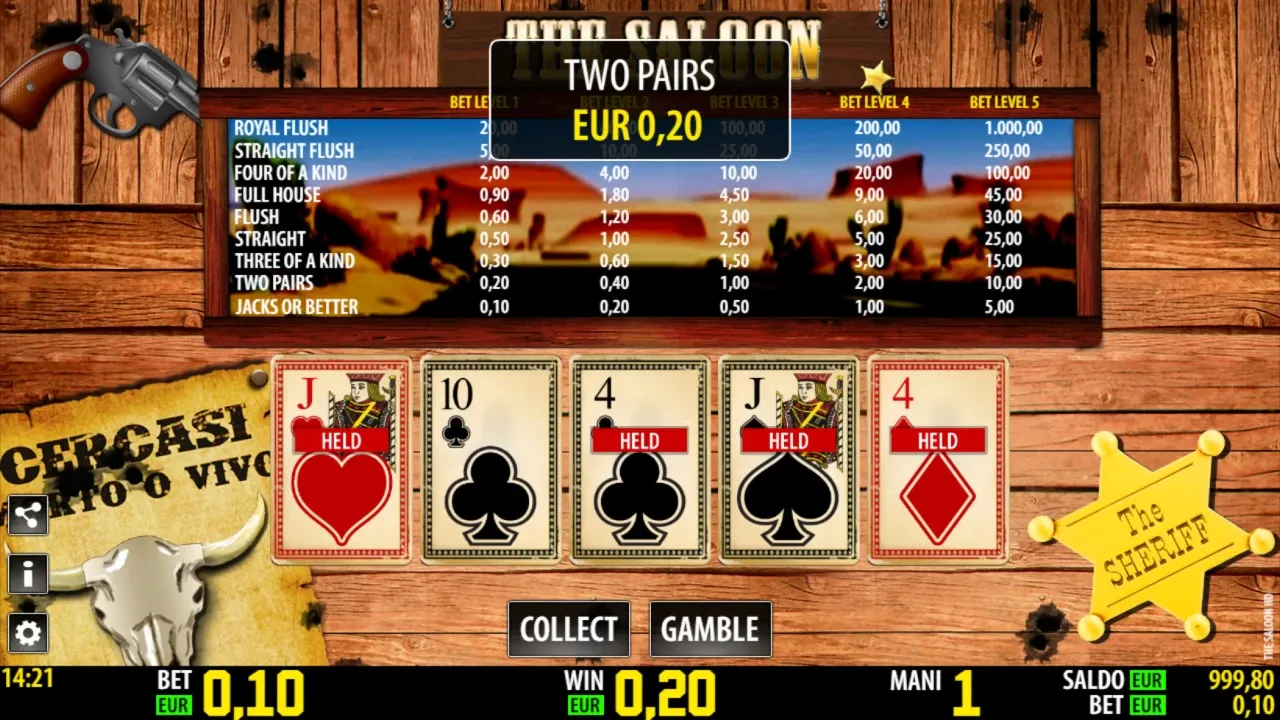The image size is (1280, 720).
Task: Select the BET LEVEL 2 column
Action: tap(613, 100)
